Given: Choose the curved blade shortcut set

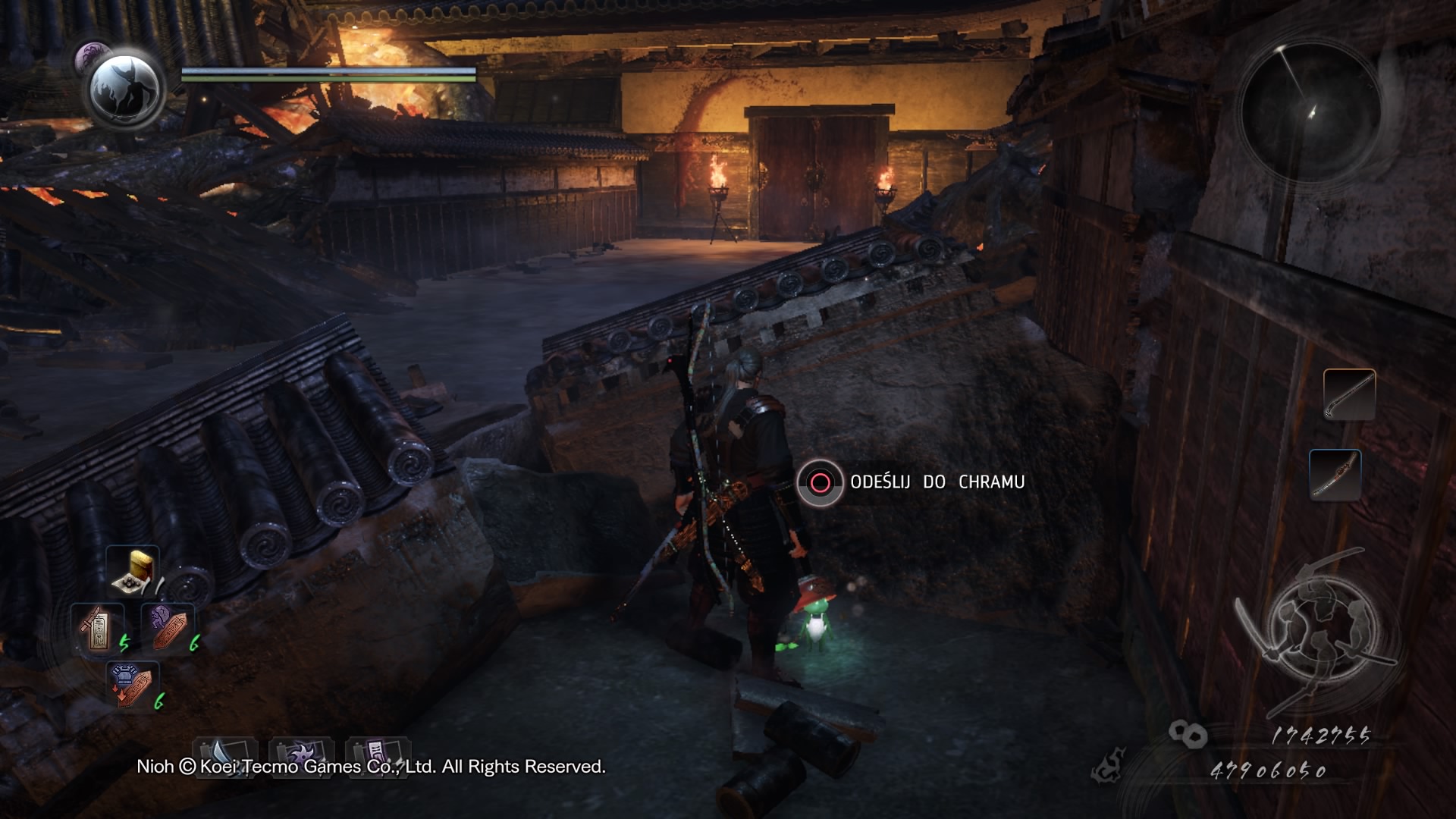Looking at the screenshot, I should click(225, 753).
